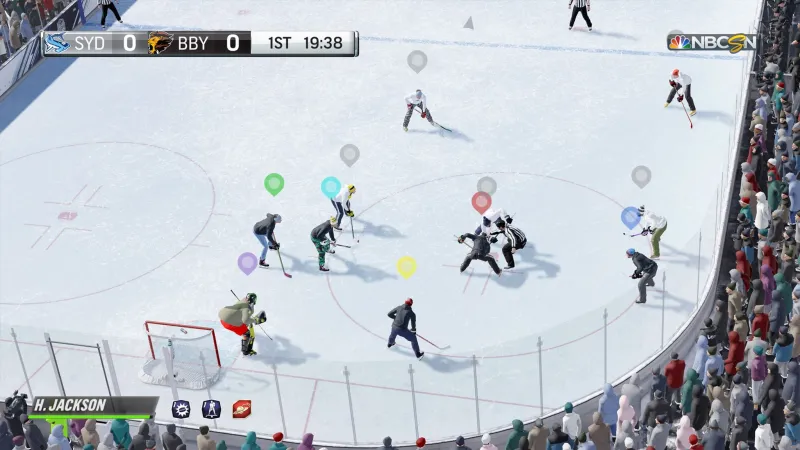Screen dimensions: 800x450
Task: Click the NBCSN network logo
Action: click(711, 42)
